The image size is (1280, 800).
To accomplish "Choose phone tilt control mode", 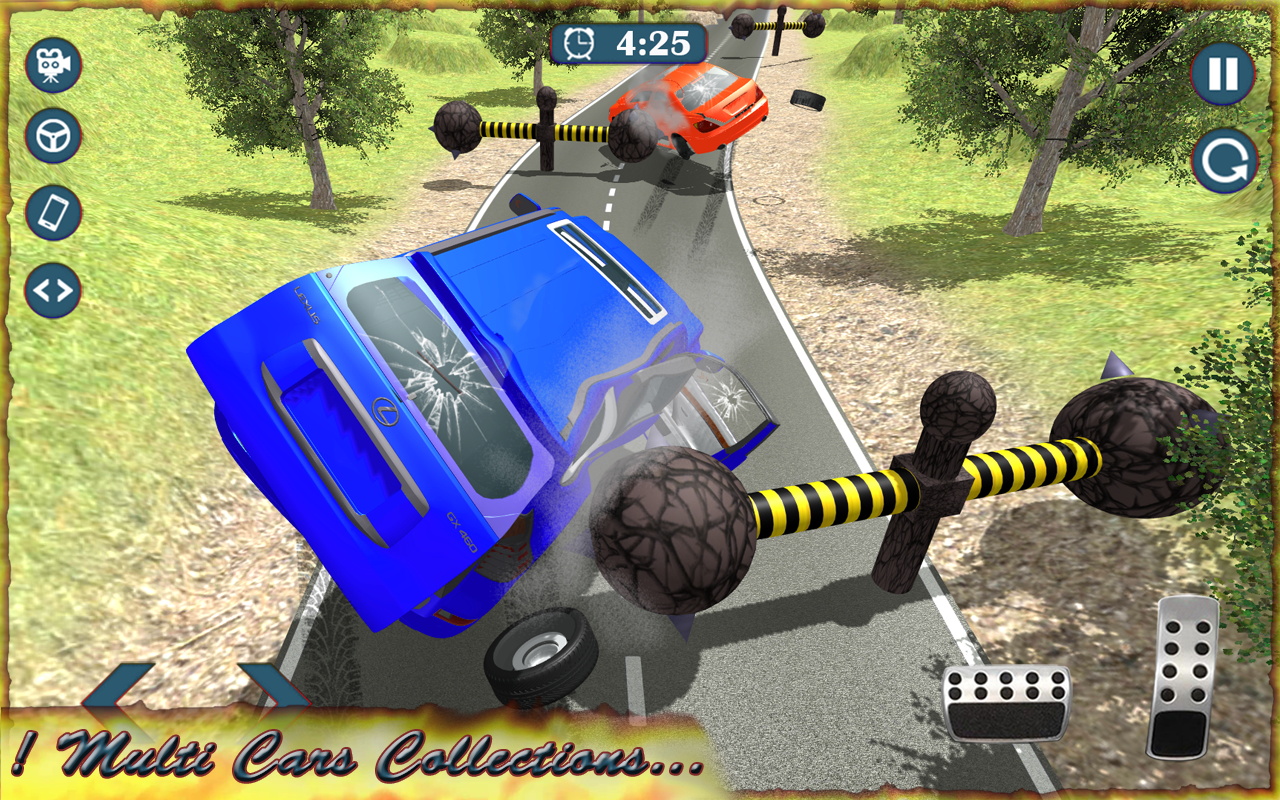I will (53, 213).
